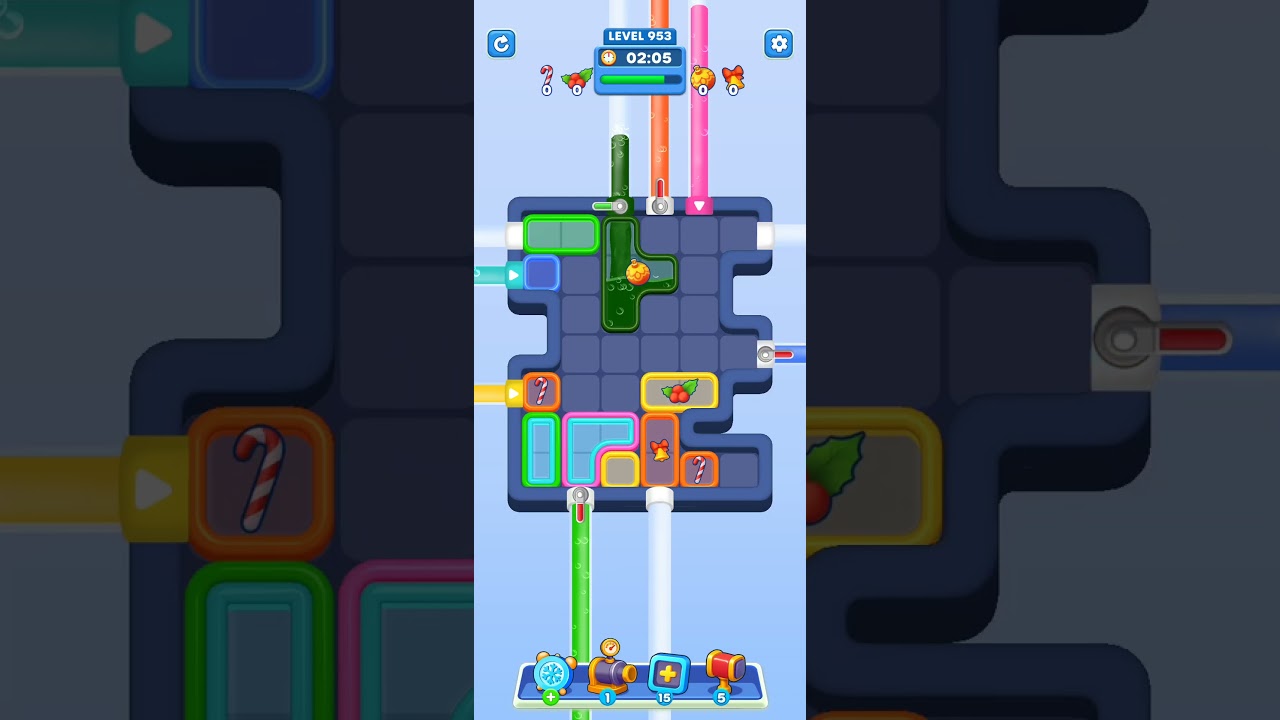Image resolution: width=1280 pixels, height=720 pixels.
Task: Use the add-blocks booster with 15 charges
Action: pos(668,673)
